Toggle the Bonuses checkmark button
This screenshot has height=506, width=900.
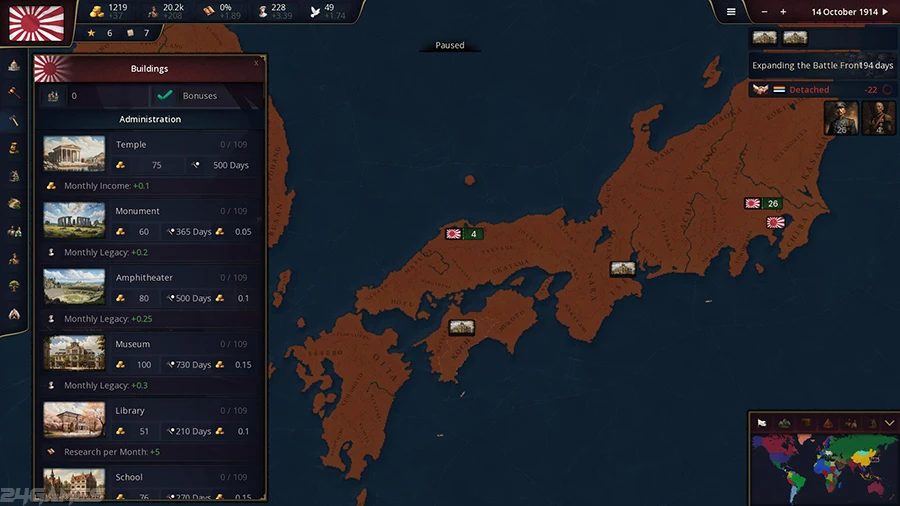pos(165,96)
